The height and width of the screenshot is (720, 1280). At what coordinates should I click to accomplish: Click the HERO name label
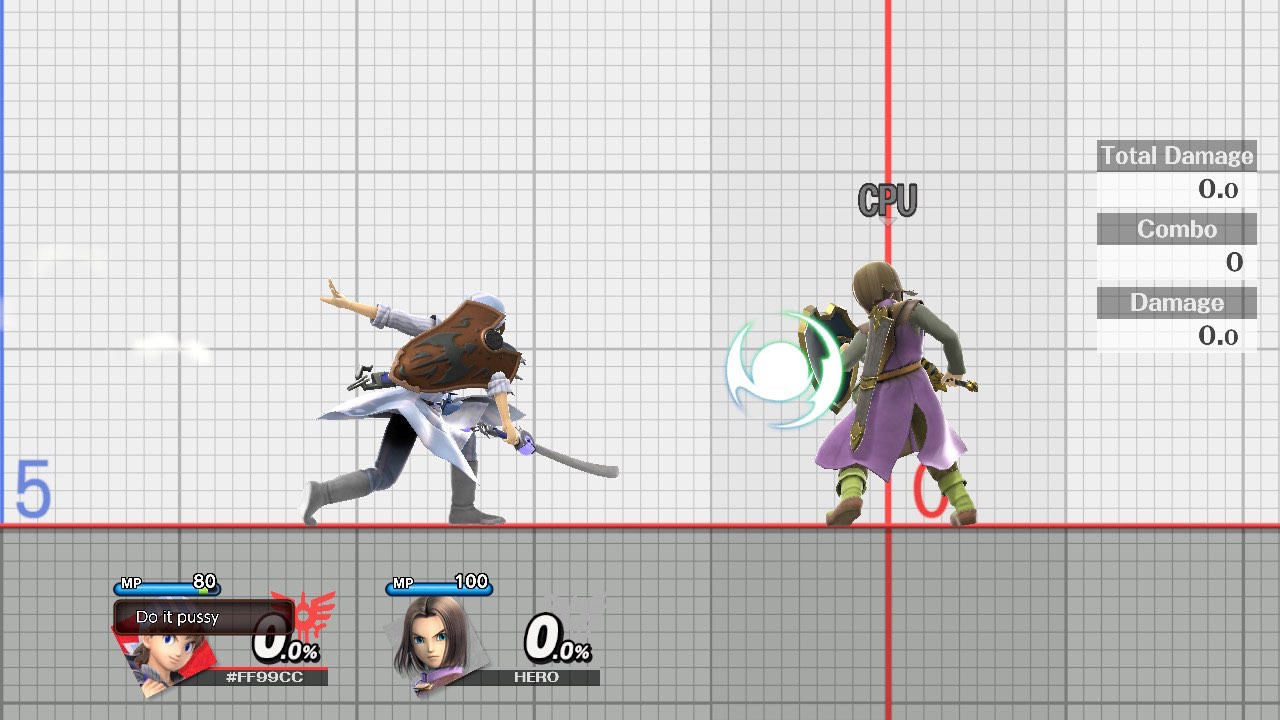tap(539, 677)
